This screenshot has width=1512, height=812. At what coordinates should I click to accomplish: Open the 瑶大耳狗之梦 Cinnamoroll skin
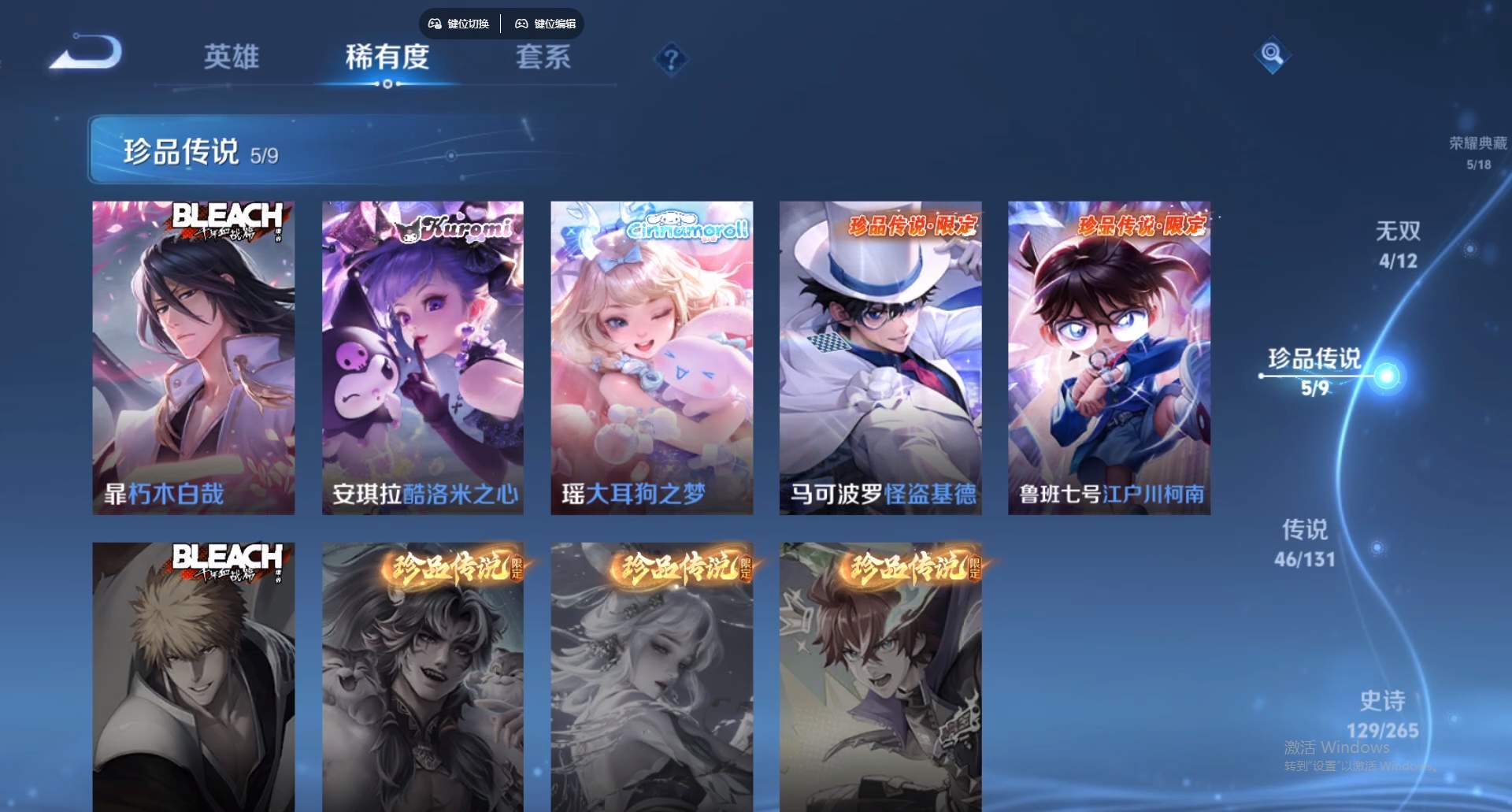(651, 354)
